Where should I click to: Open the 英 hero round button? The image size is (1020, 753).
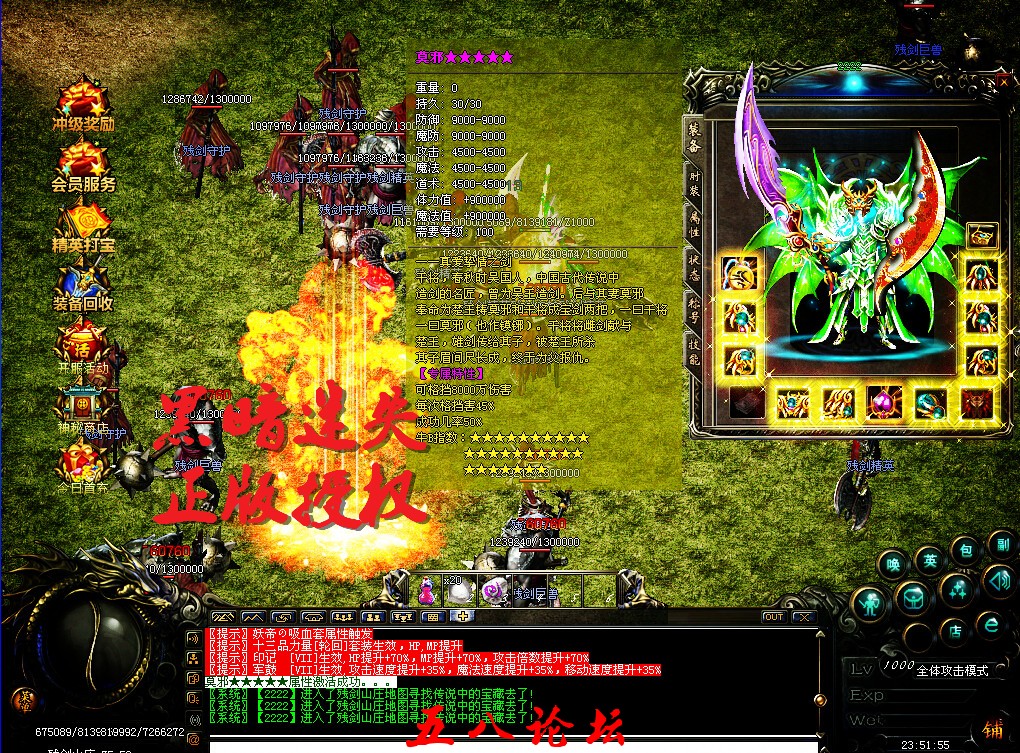click(930, 561)
